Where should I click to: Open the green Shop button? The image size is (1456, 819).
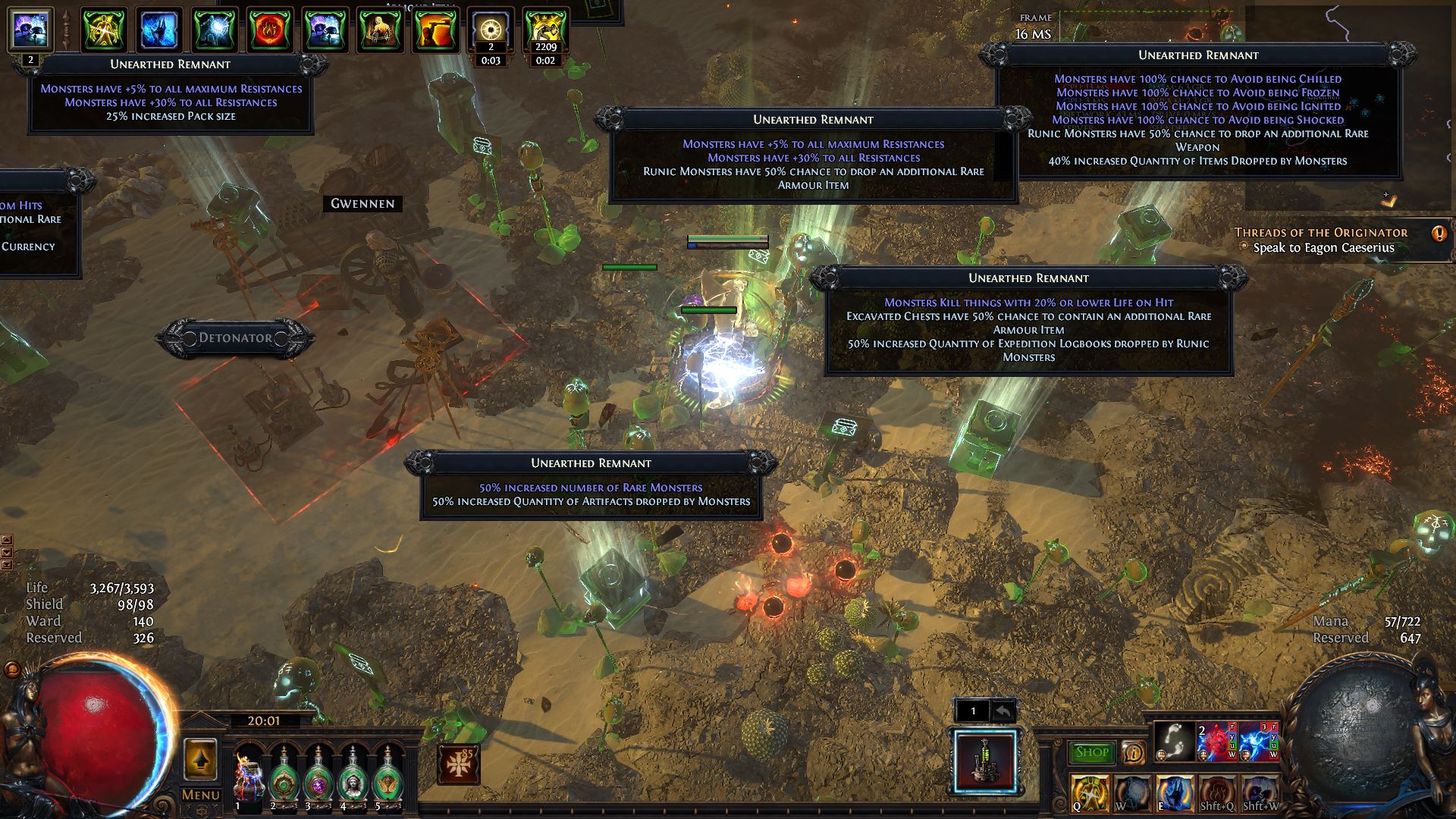click(1092, 752)
